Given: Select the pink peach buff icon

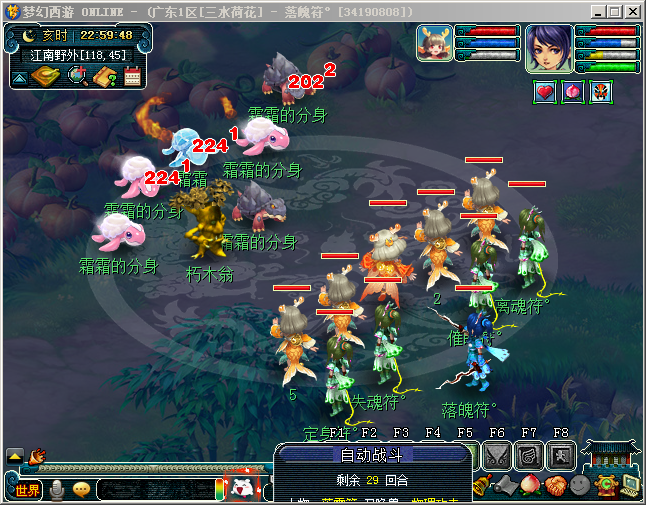Looking at the screenshot, I should (572, 92).
